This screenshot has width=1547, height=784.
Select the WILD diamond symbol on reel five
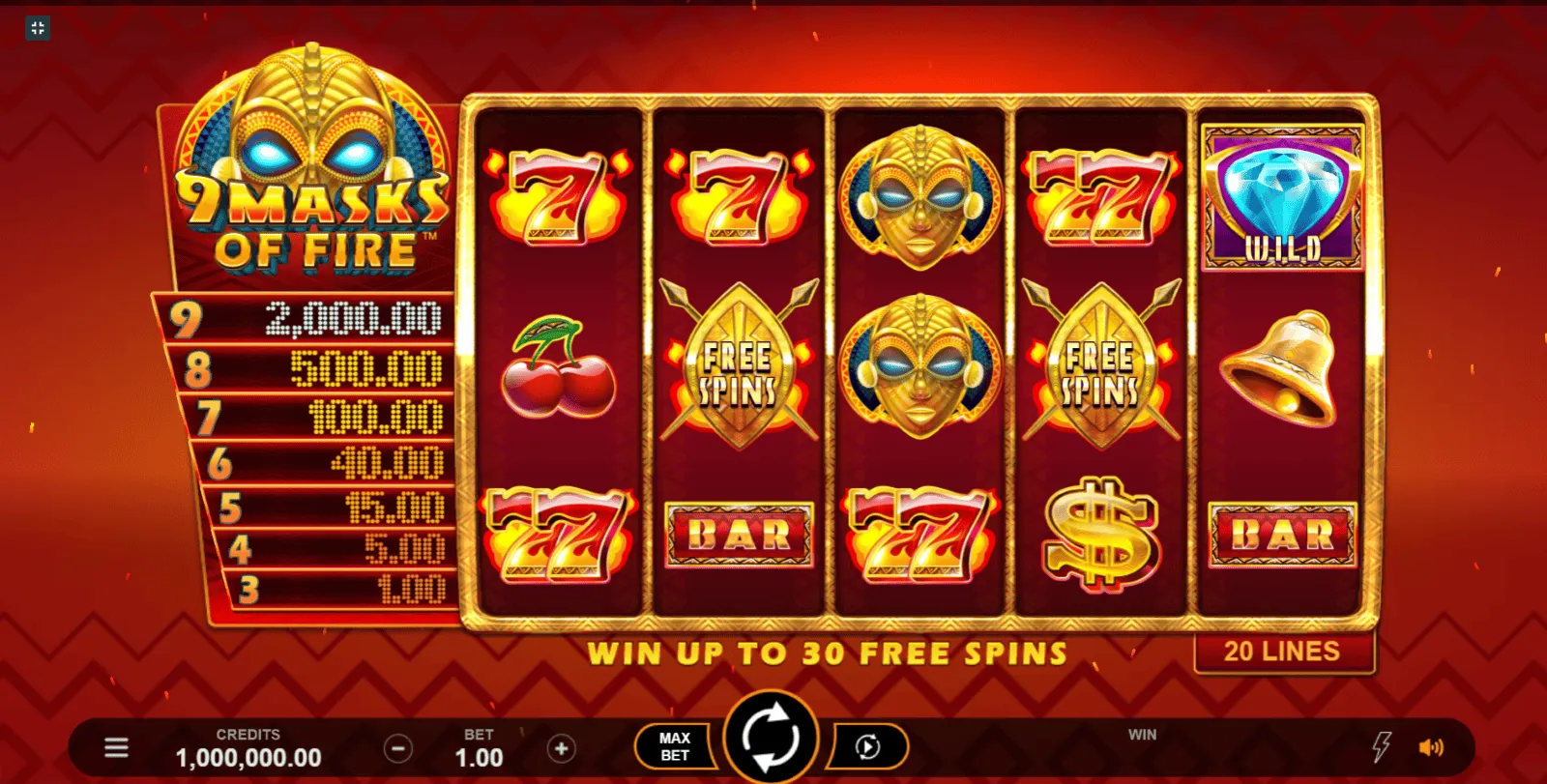click(x=1282, y=198)
